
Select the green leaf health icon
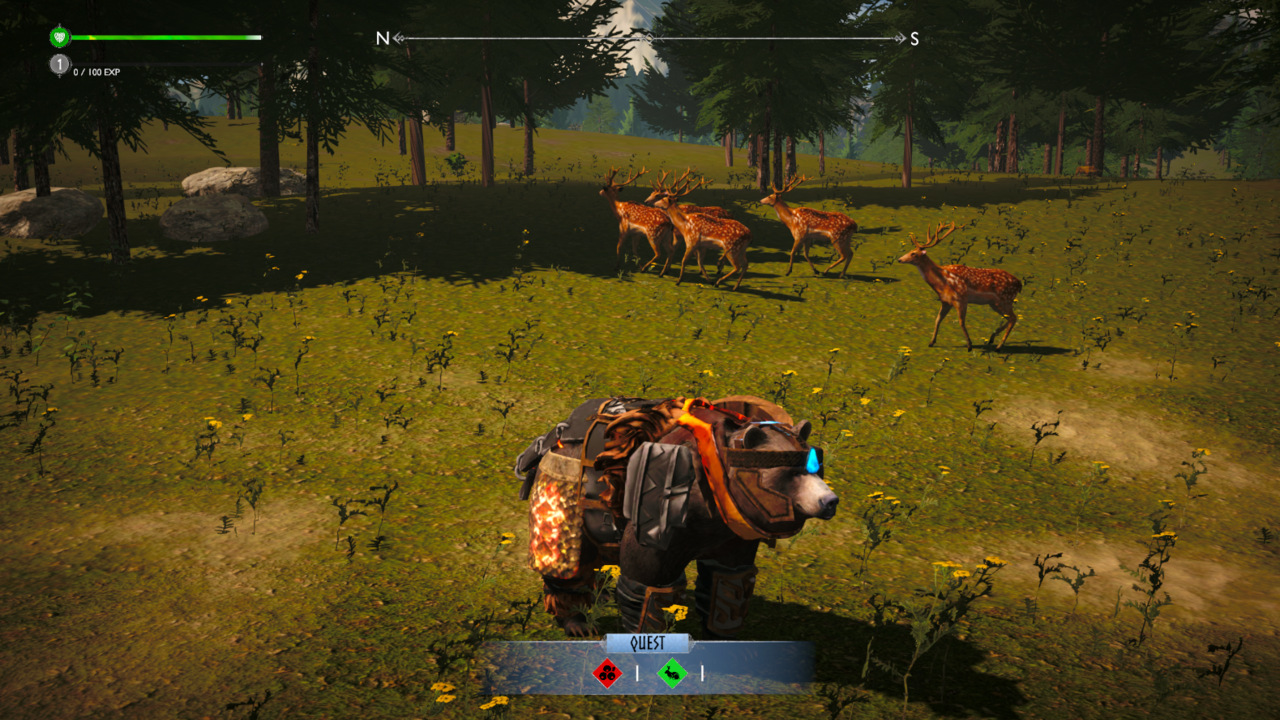[x=59, y=37]
